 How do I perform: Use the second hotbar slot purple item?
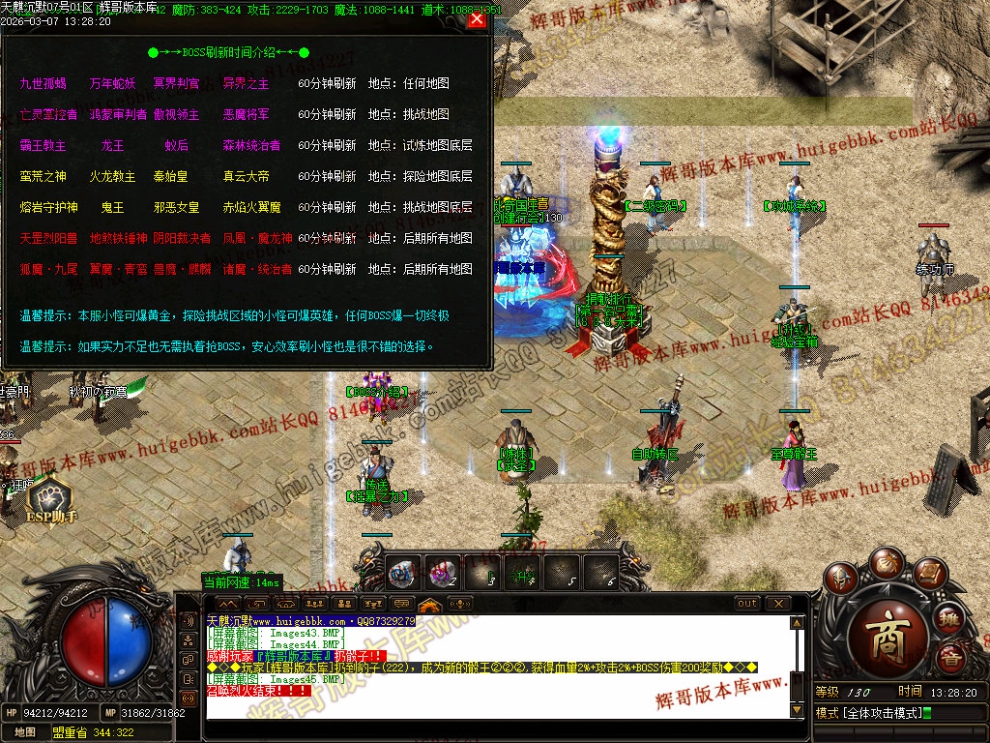(x=443, y=572)
